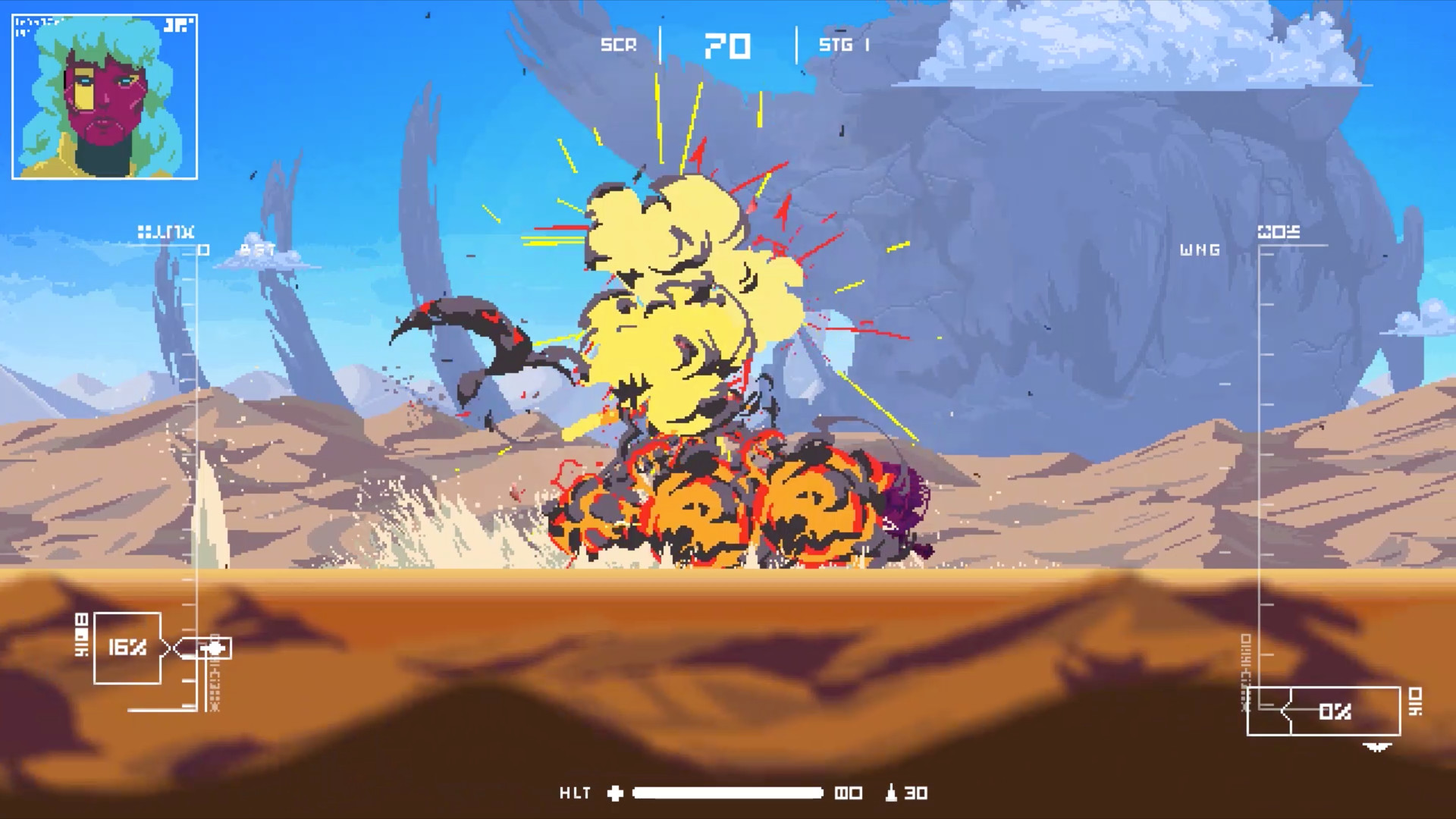
Task: Expand the 16% boost gauge panel
Action: pyautogui.click(x=126, y=648)
